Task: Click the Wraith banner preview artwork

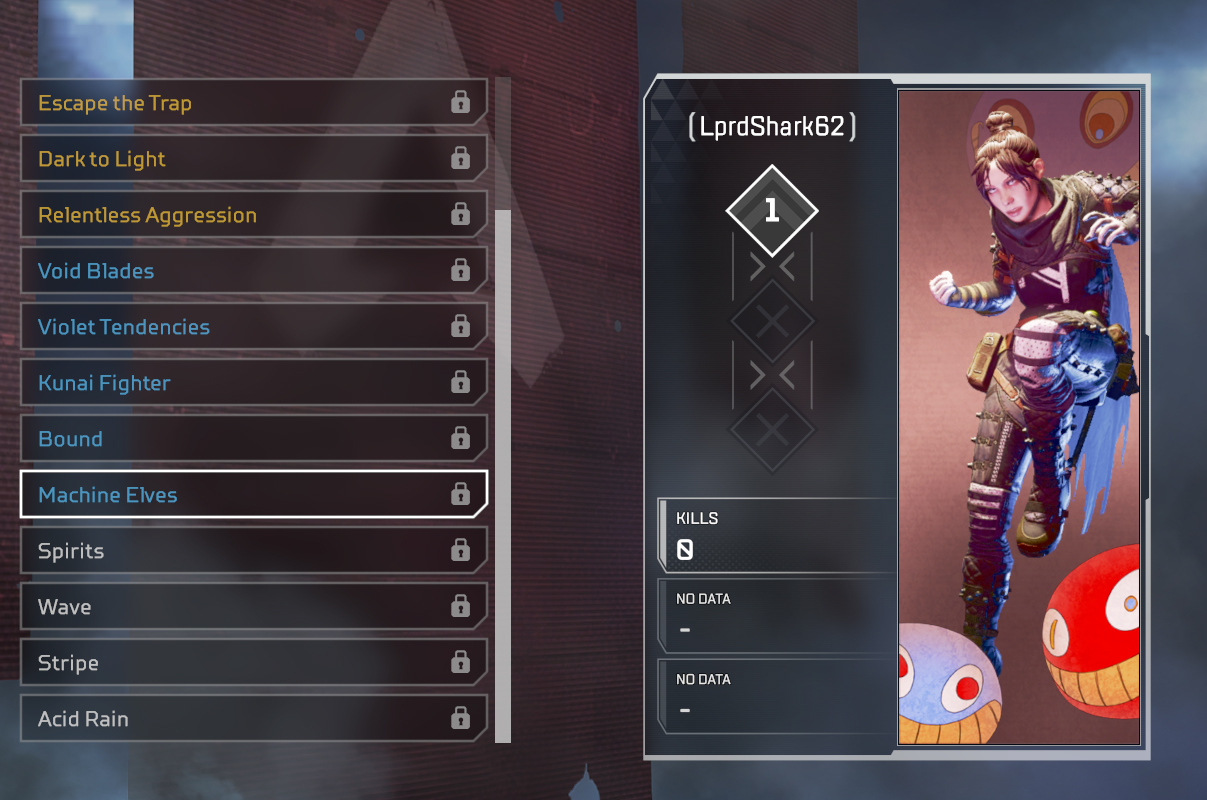Action: [x=1018, y=417]
